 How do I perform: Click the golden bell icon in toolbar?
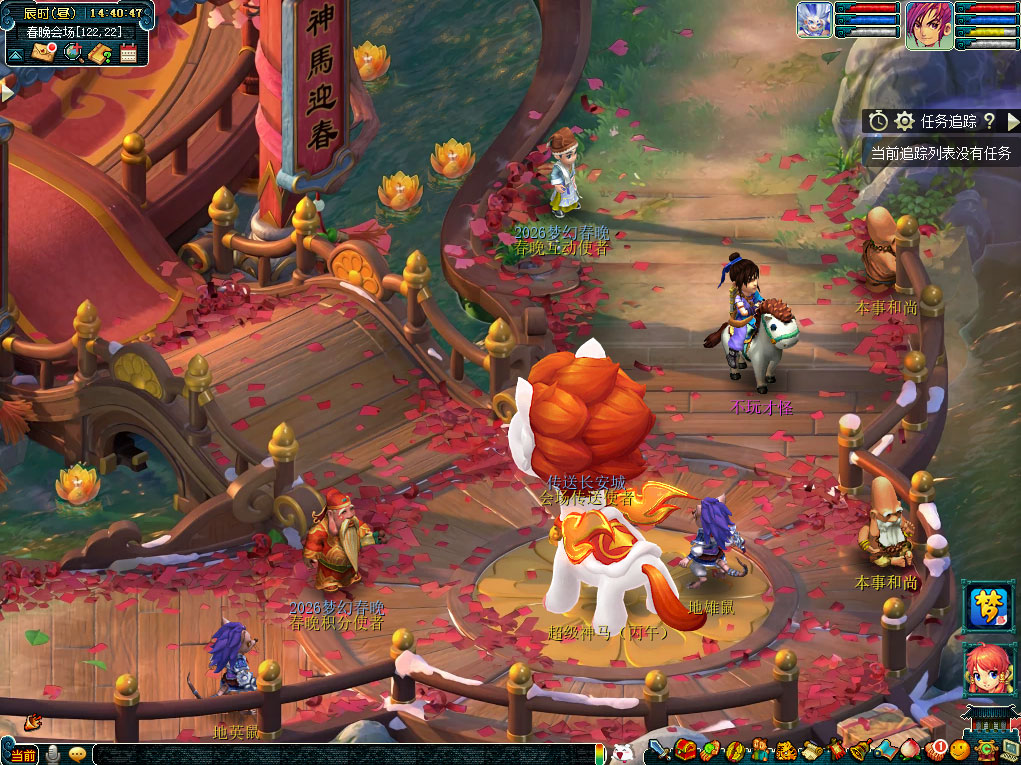pos(860,750)
